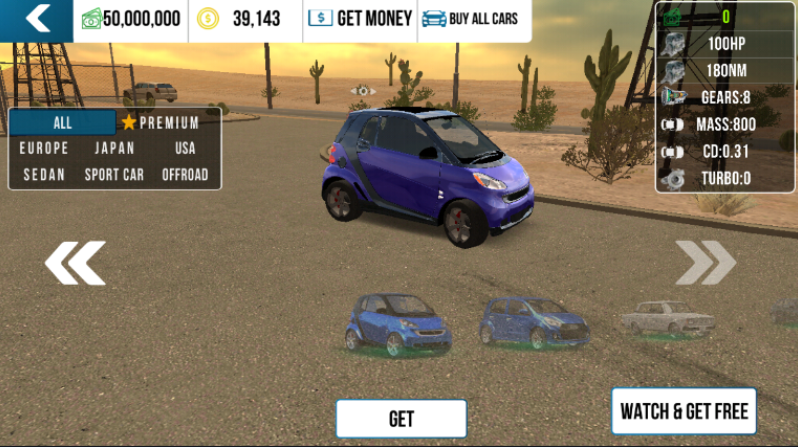
Task: Pick the white classic sedan thumbnail
Action: tap(667, 317)
